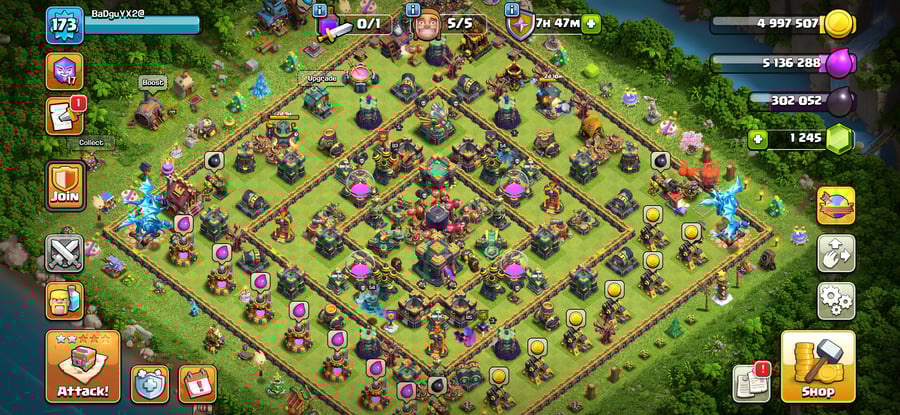Open the barbarian army overview
The width and height of the screenshot is (900, 415).
coord(64,300)
